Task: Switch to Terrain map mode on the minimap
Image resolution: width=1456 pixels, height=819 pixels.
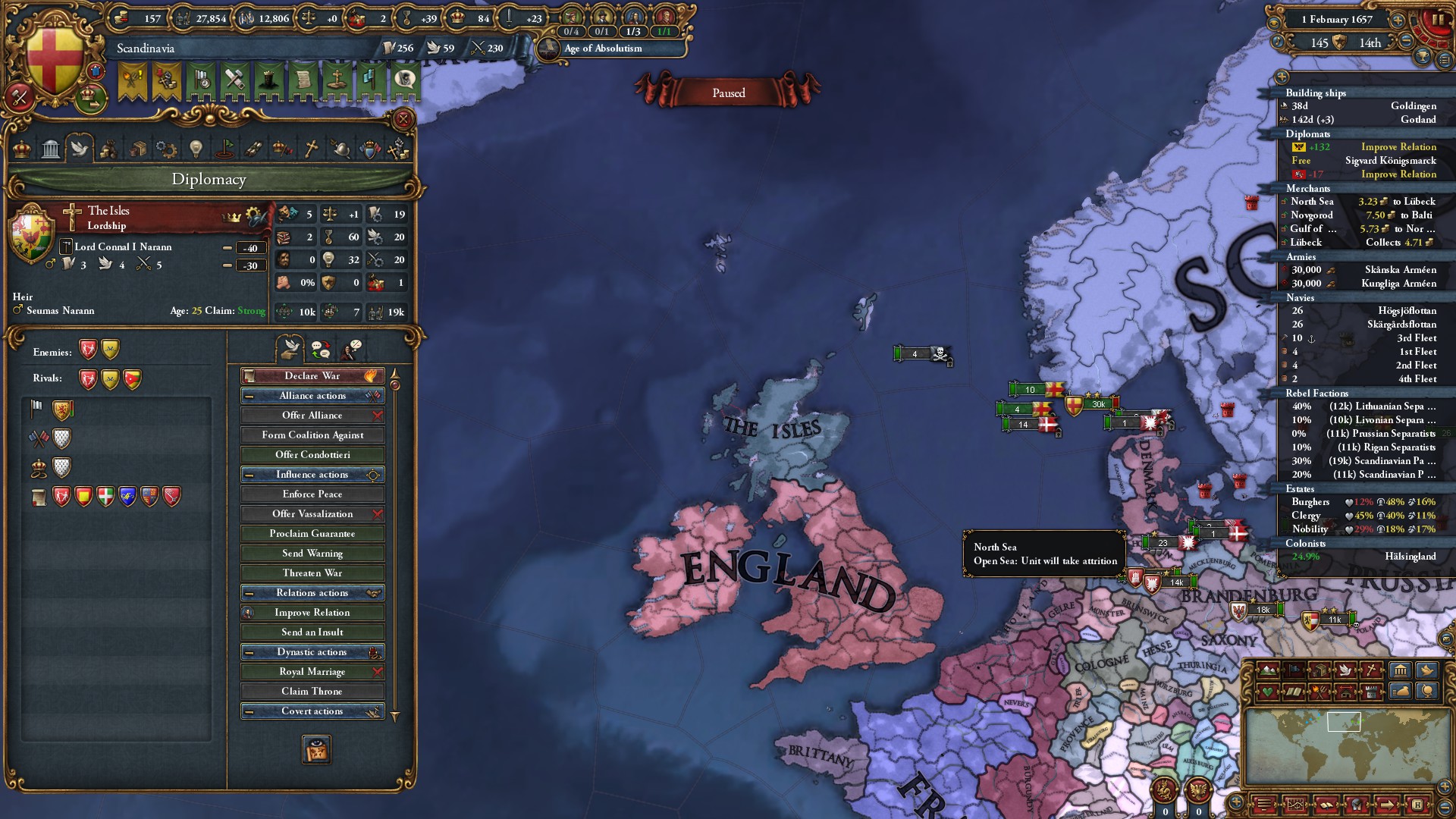Action: [x=1268, y=670]
